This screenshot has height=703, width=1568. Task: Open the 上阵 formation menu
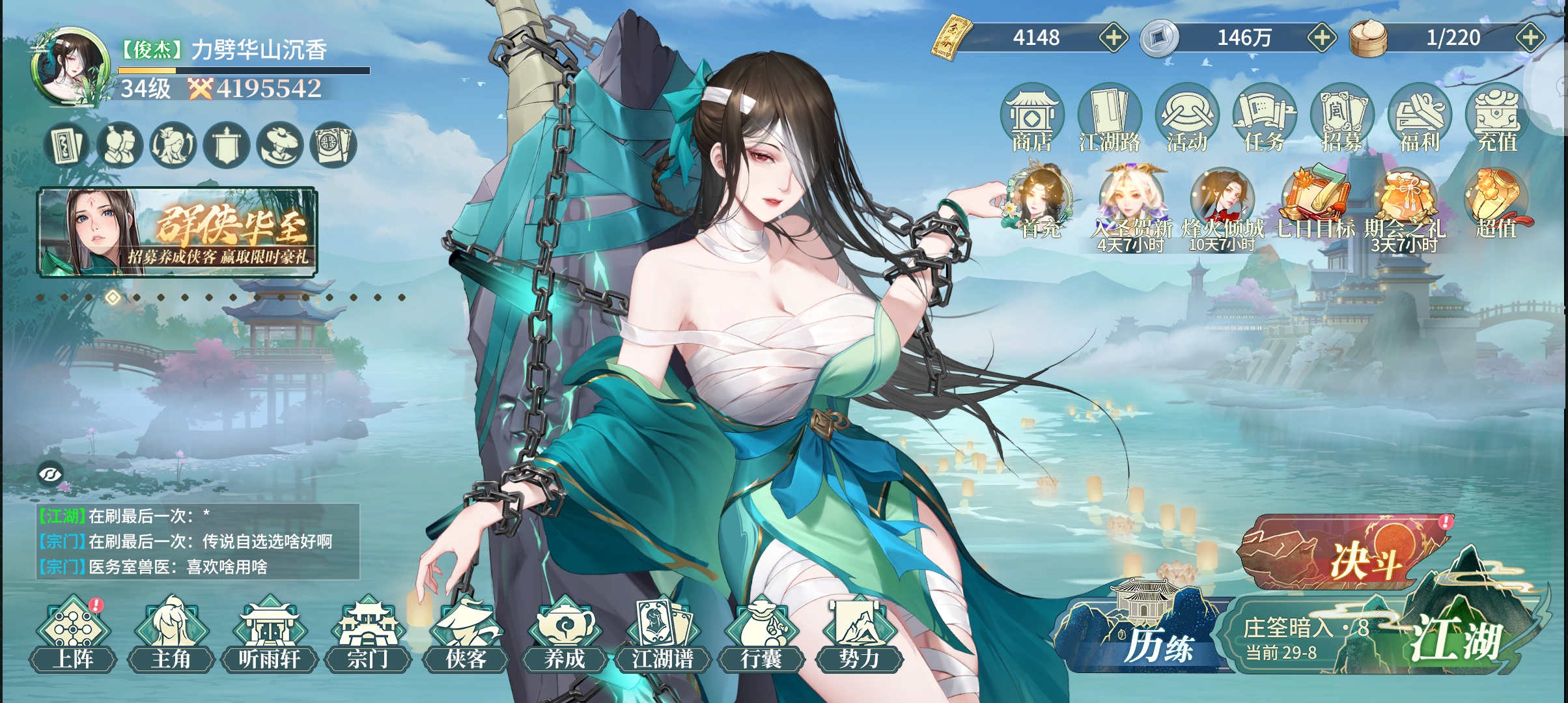pos(73,636)
